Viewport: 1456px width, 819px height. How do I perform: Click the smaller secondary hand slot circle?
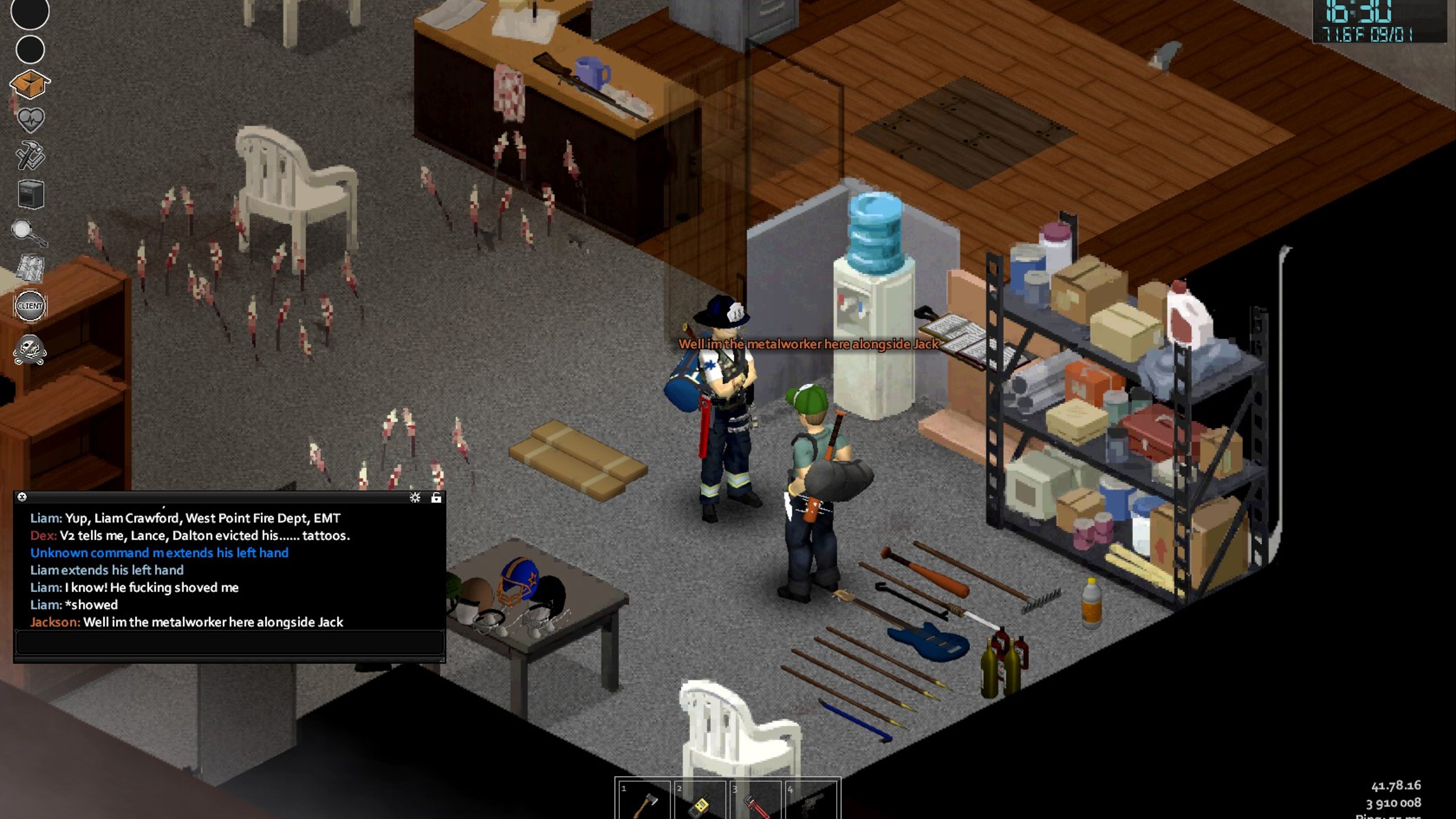tap(30, 50)
